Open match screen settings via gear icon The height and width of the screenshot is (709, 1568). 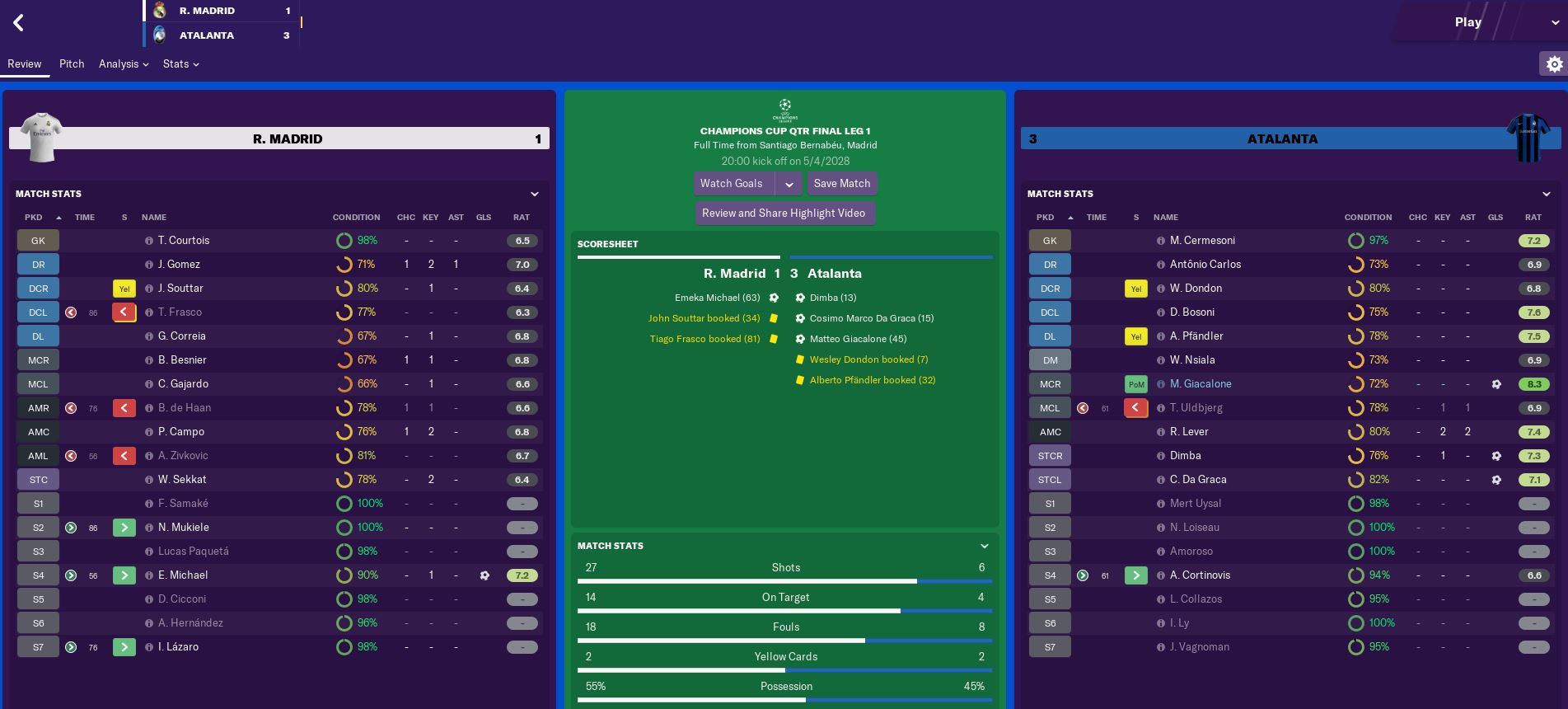[x=1554, y=63]
